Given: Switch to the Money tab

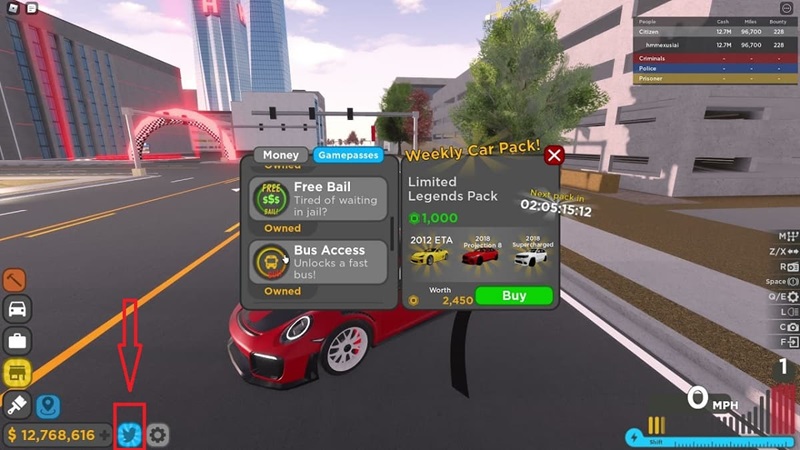Looking at the screenshot, I should click(281, 155).
